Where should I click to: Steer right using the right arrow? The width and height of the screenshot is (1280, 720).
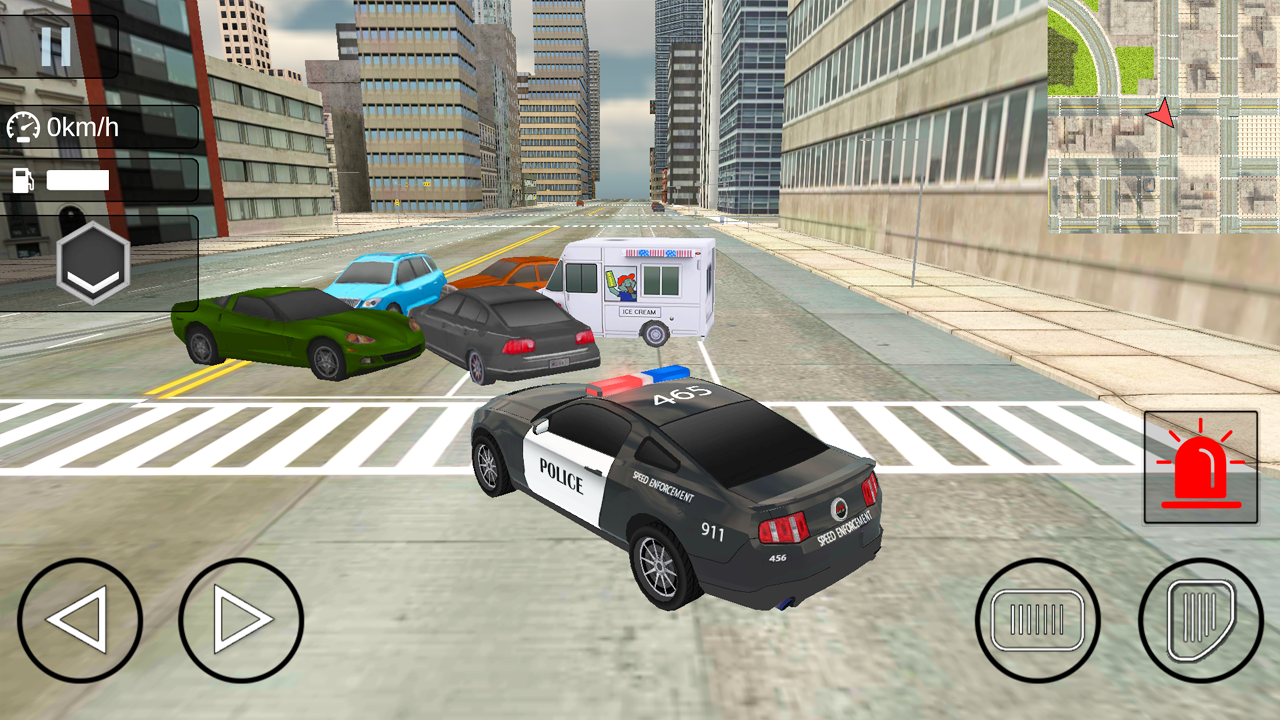coord(240,618)
